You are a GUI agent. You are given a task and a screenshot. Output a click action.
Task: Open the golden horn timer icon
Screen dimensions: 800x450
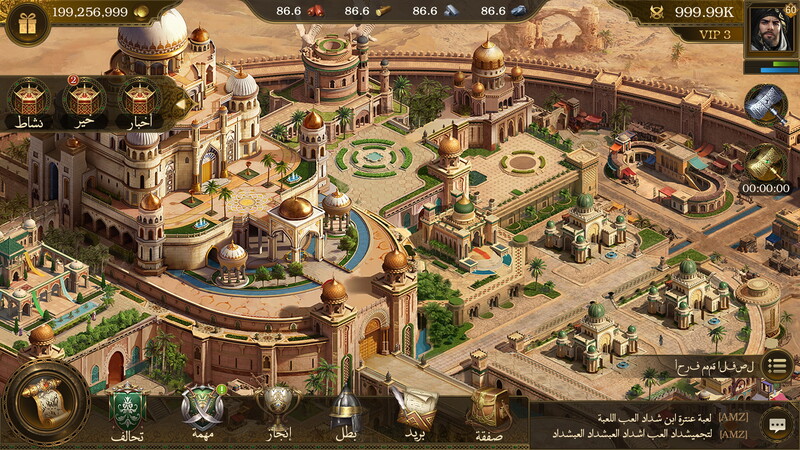pos(767,163)
